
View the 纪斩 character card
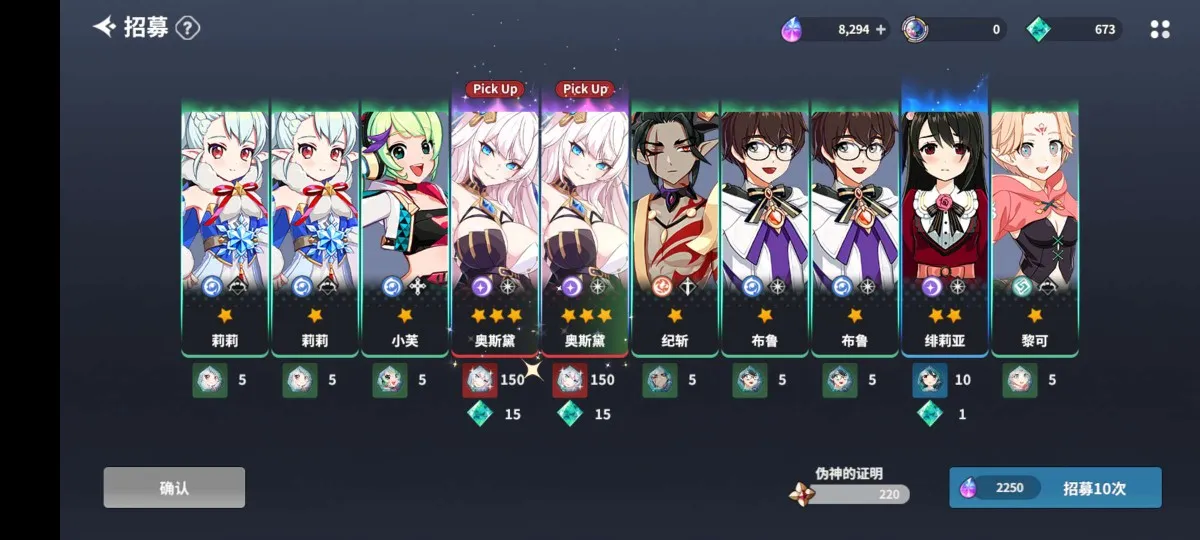[x=675, y=228]
